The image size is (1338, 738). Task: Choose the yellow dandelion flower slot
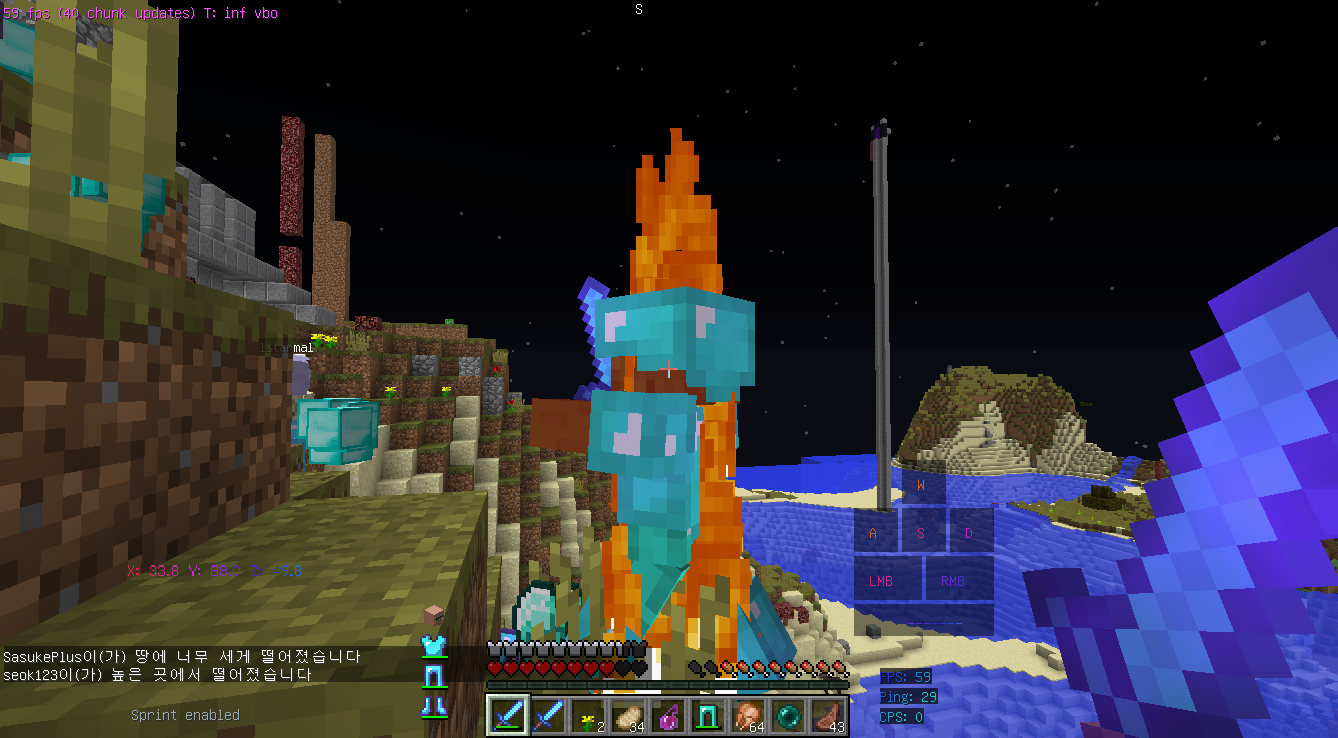pyautogui.click(x=587, y=716)
